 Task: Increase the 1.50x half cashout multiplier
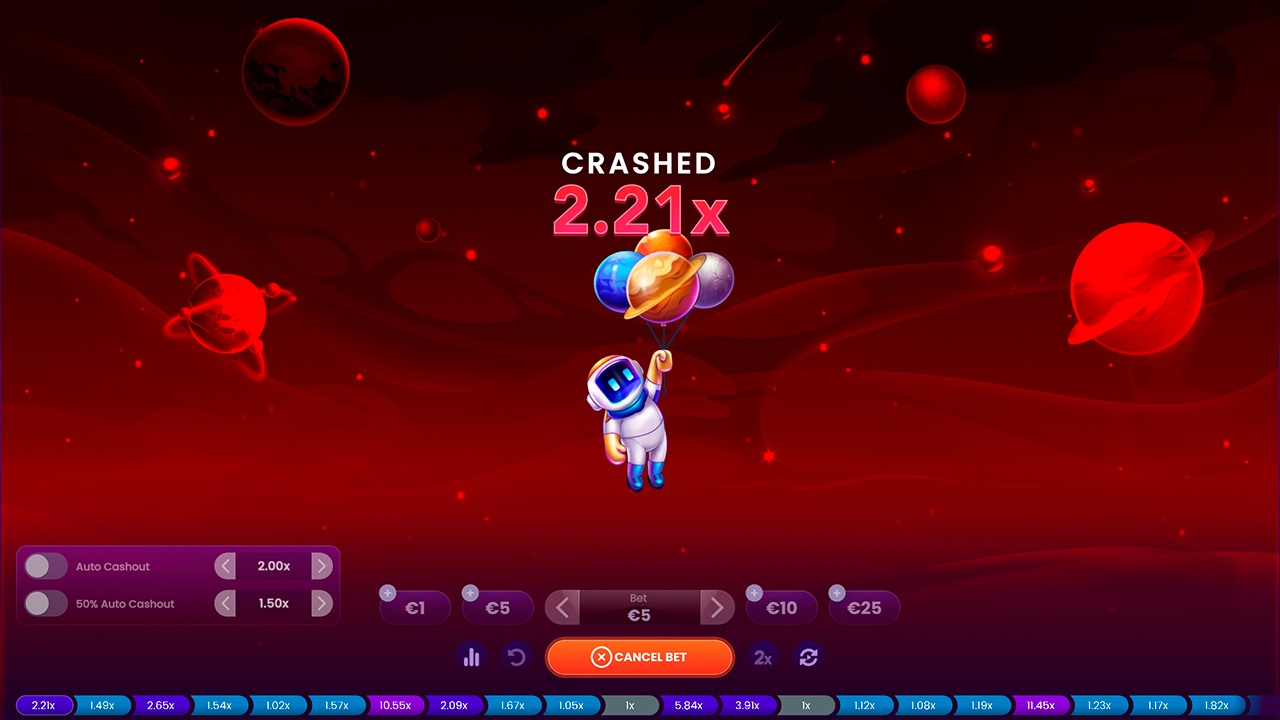coord(322,603)
